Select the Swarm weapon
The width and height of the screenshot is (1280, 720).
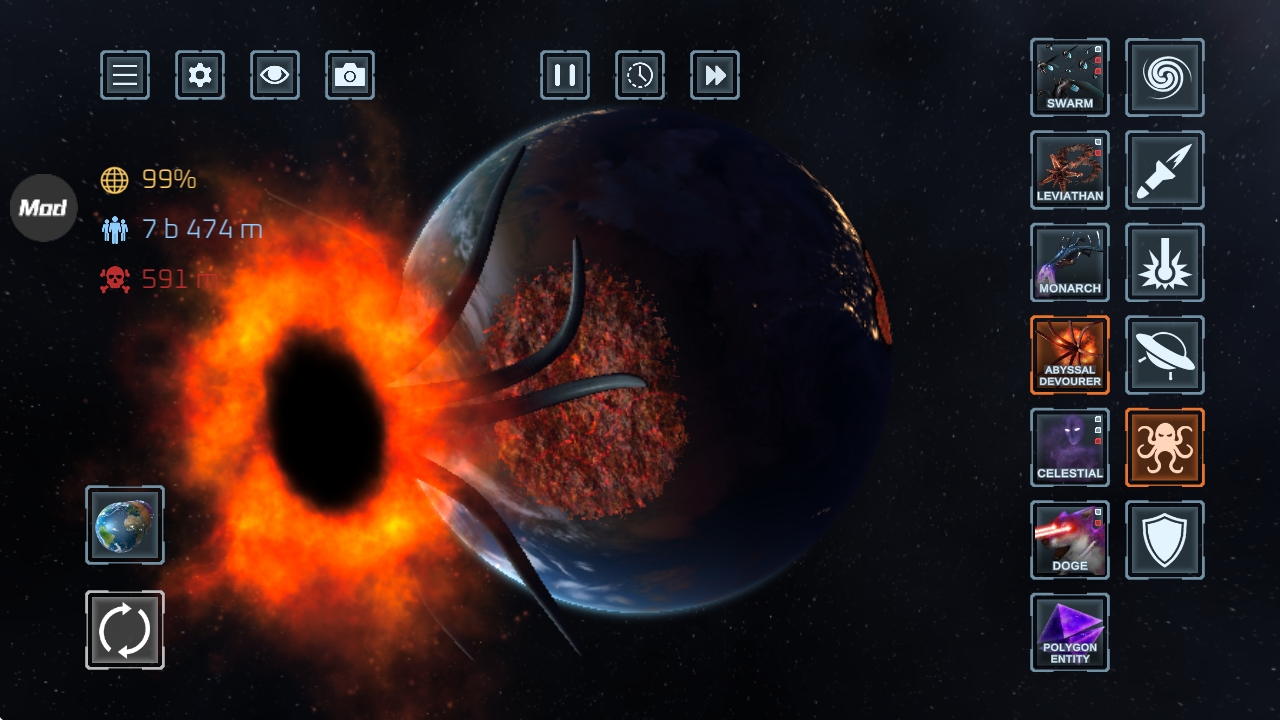click(x=1070, y=78)
